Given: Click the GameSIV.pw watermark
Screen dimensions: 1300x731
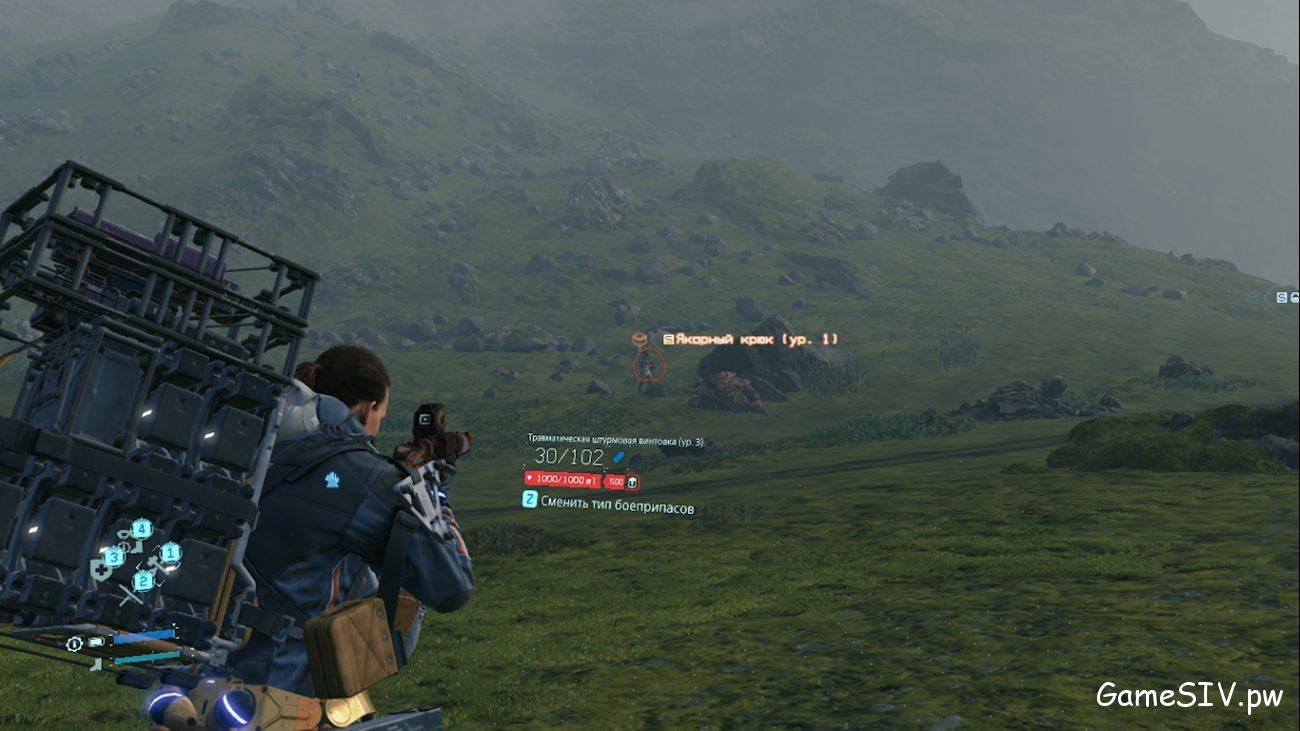Looking at the screenshot, I should coord(1189,695).
